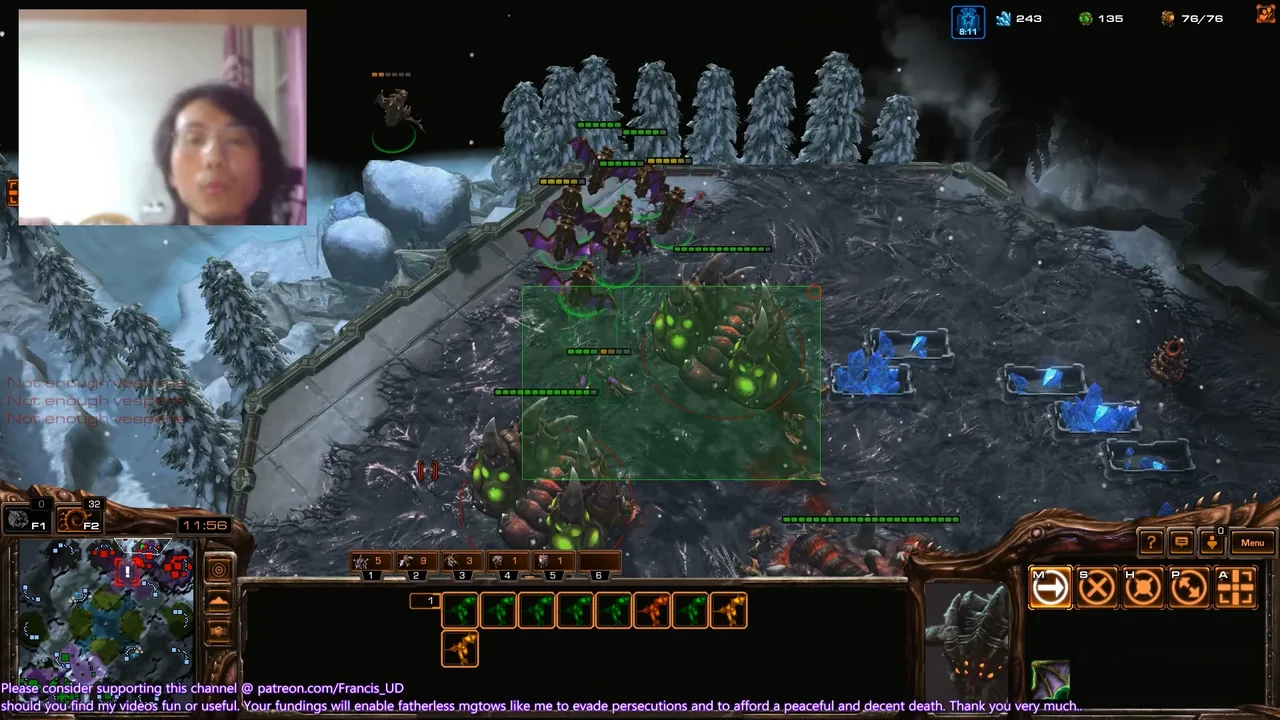Click the minimap
Image resolution: width=1280 pixels, height=720 pixels.
point(106,610)
